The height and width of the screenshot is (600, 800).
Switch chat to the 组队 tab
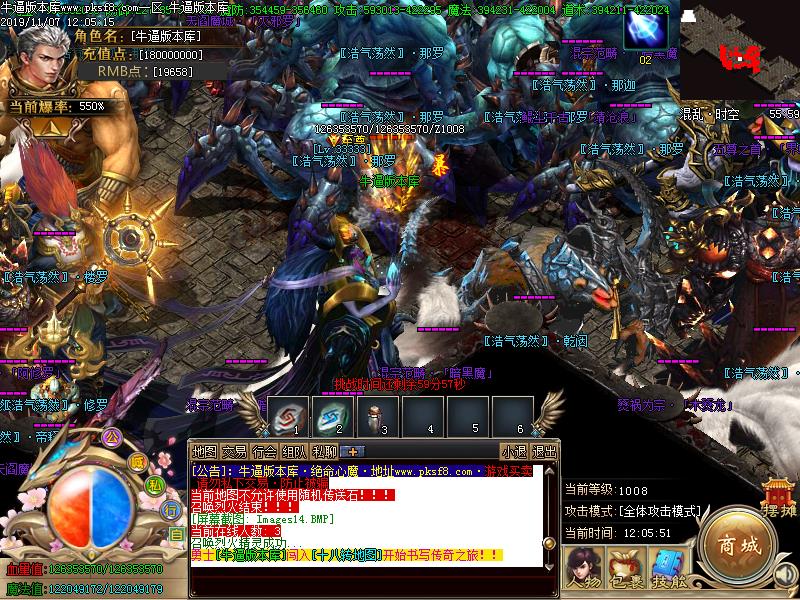pyautogui.click(x=294, y=451)
